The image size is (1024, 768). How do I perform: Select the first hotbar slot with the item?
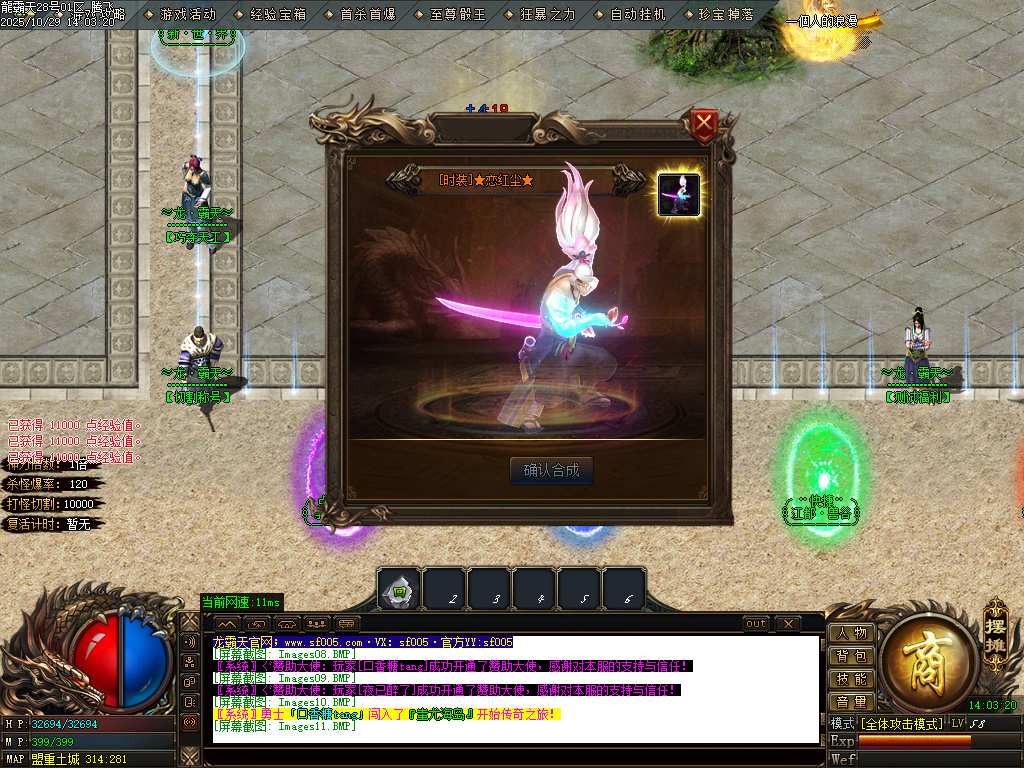point(399,591)
